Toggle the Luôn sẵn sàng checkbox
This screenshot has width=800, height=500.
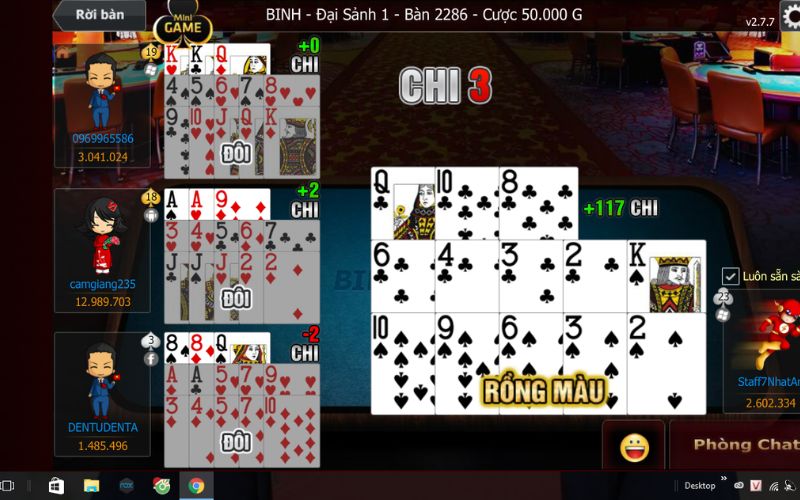[731, 276]
